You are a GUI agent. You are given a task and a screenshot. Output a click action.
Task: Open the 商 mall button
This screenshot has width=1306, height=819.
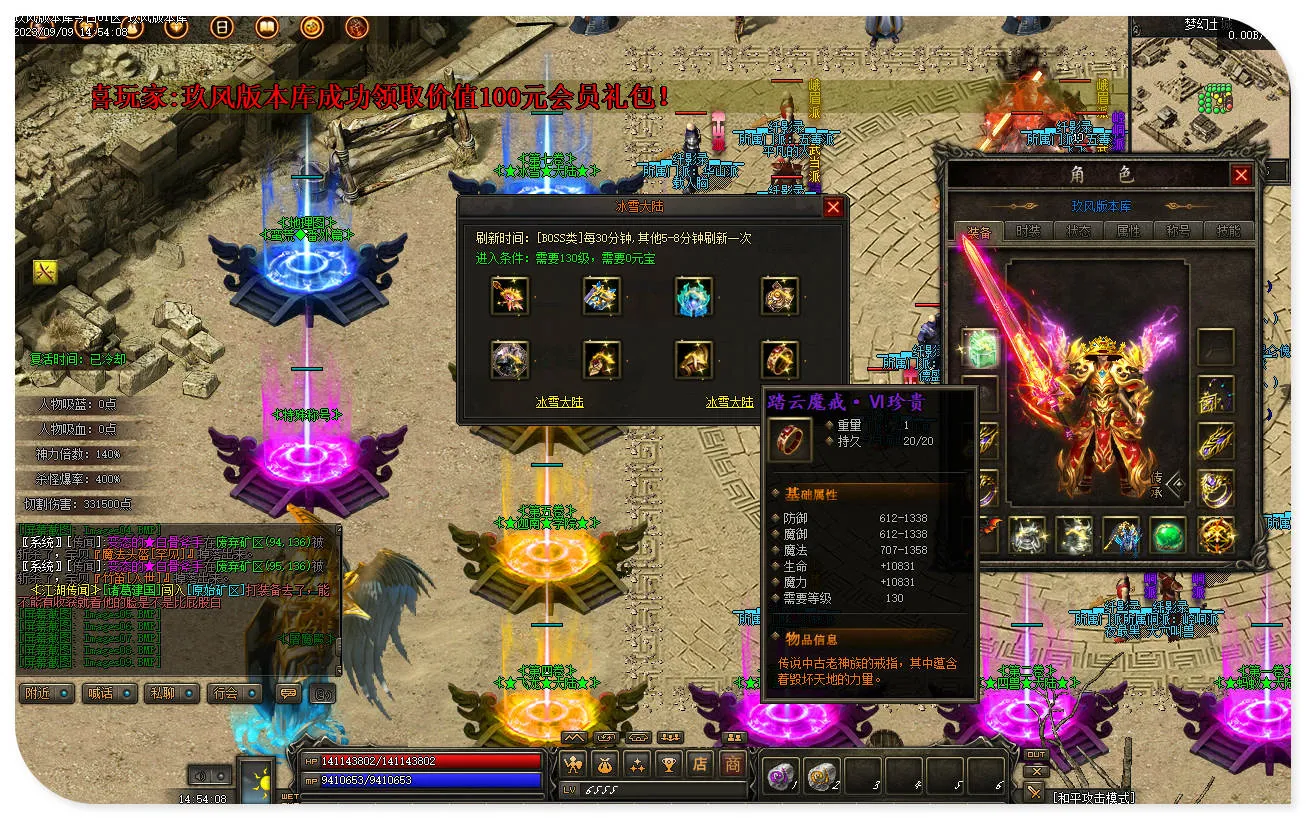[x=733, y=765]
